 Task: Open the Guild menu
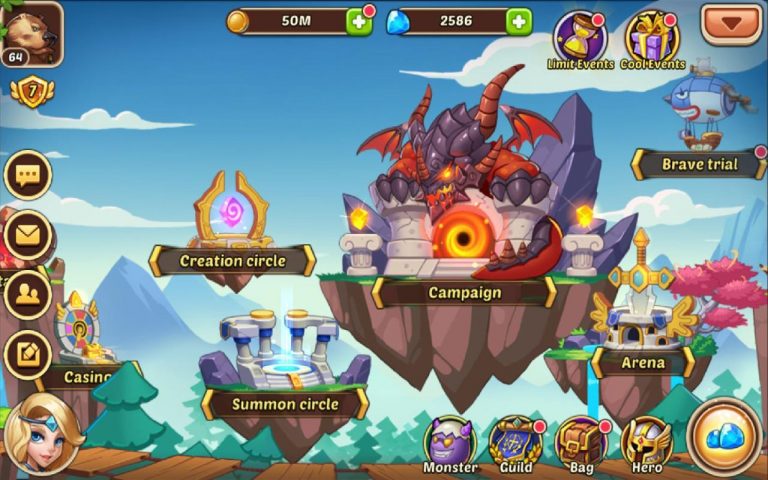click(x=516, y=441)
